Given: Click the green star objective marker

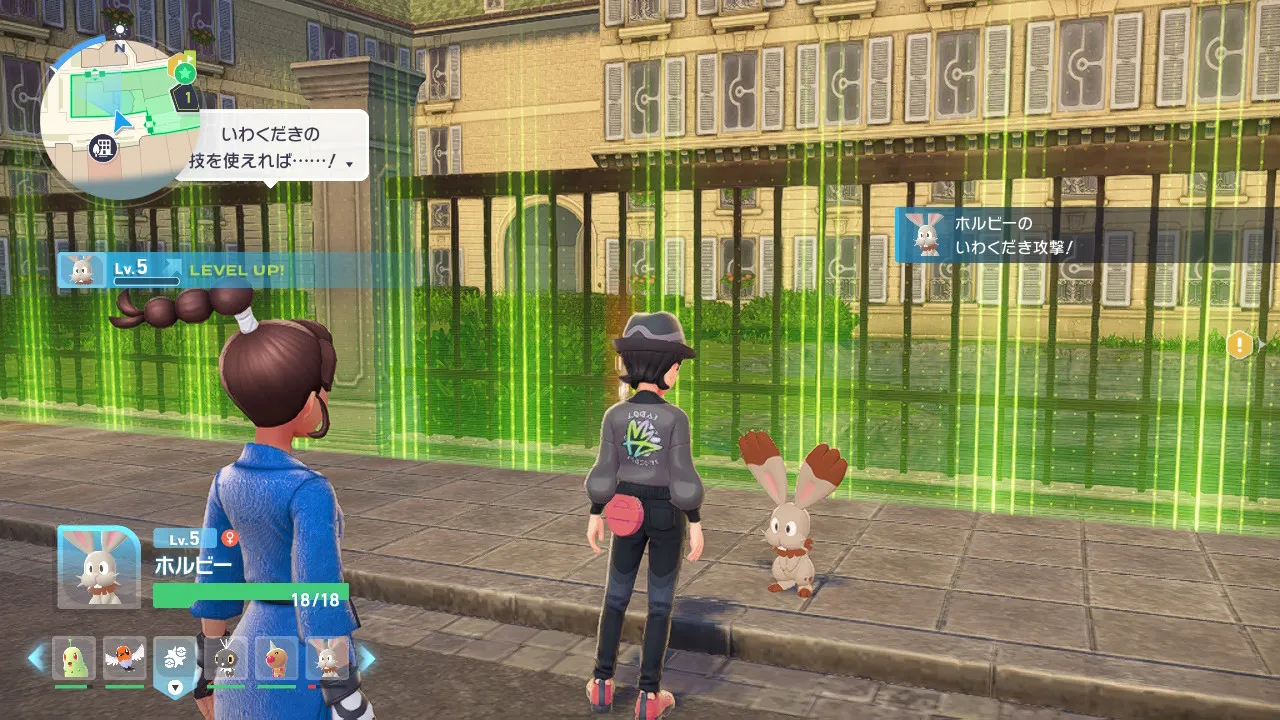Looking at the screenshot, I should click(183, 73).
